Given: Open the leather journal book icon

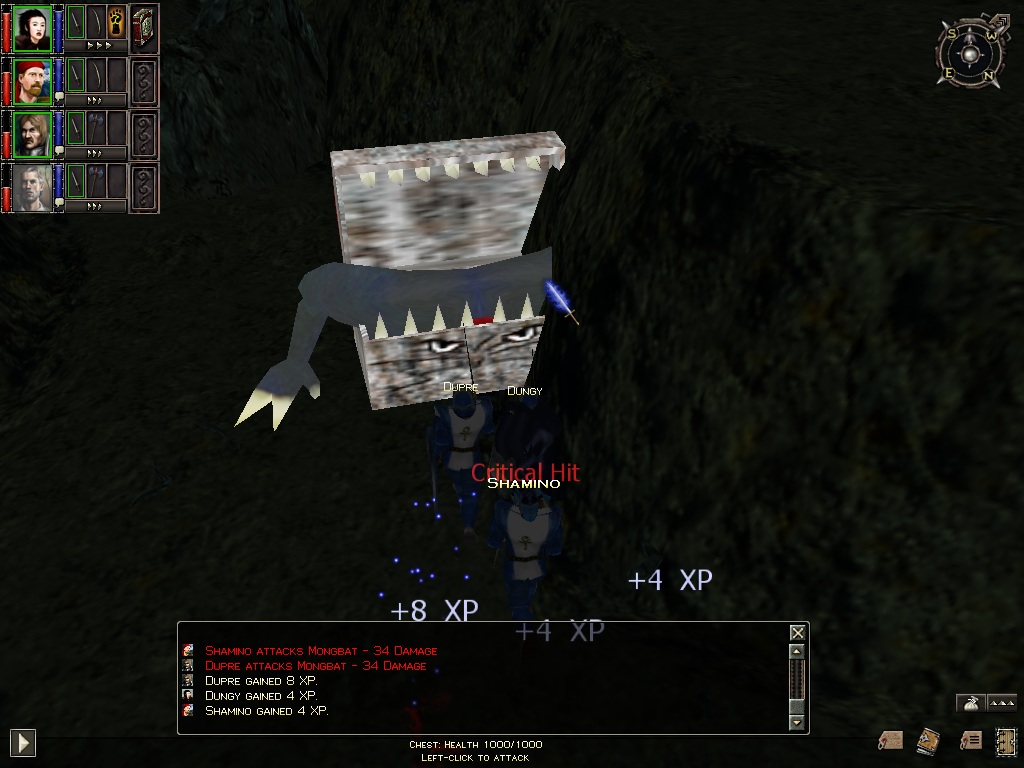Looking at the screenshot, I should (x=928, y=741).
